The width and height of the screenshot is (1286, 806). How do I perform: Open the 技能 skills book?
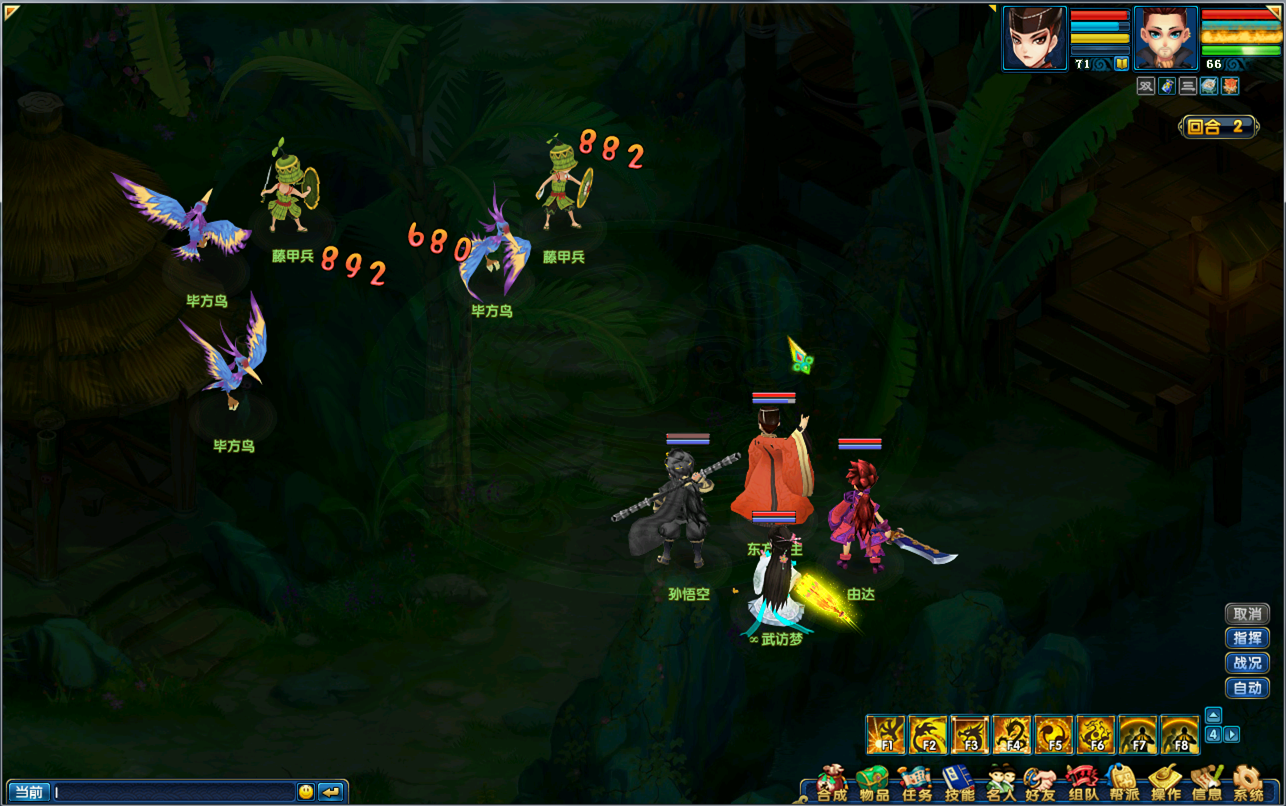pos(959,784)
